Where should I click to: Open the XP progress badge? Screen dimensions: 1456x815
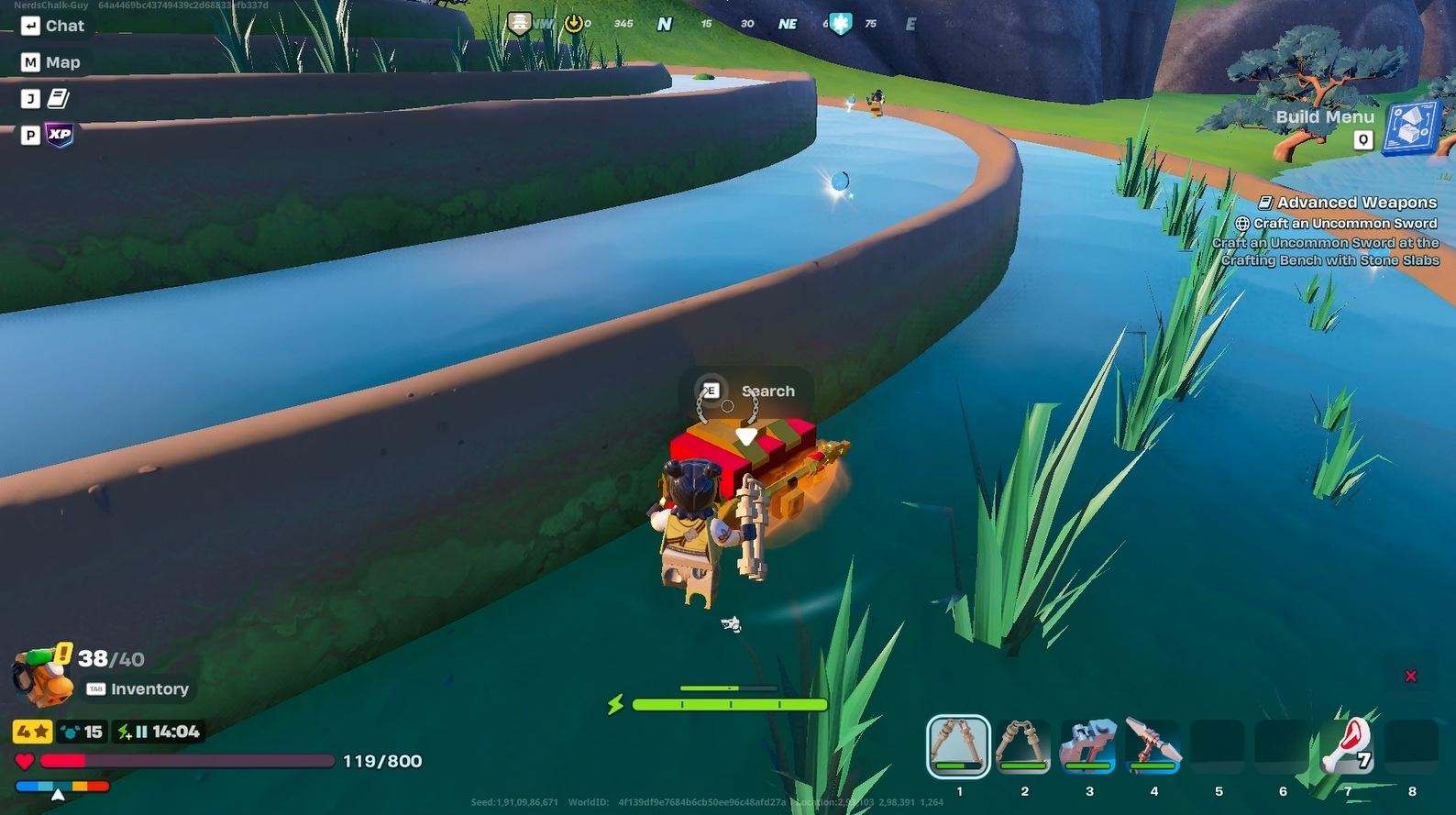coord(60,135)
